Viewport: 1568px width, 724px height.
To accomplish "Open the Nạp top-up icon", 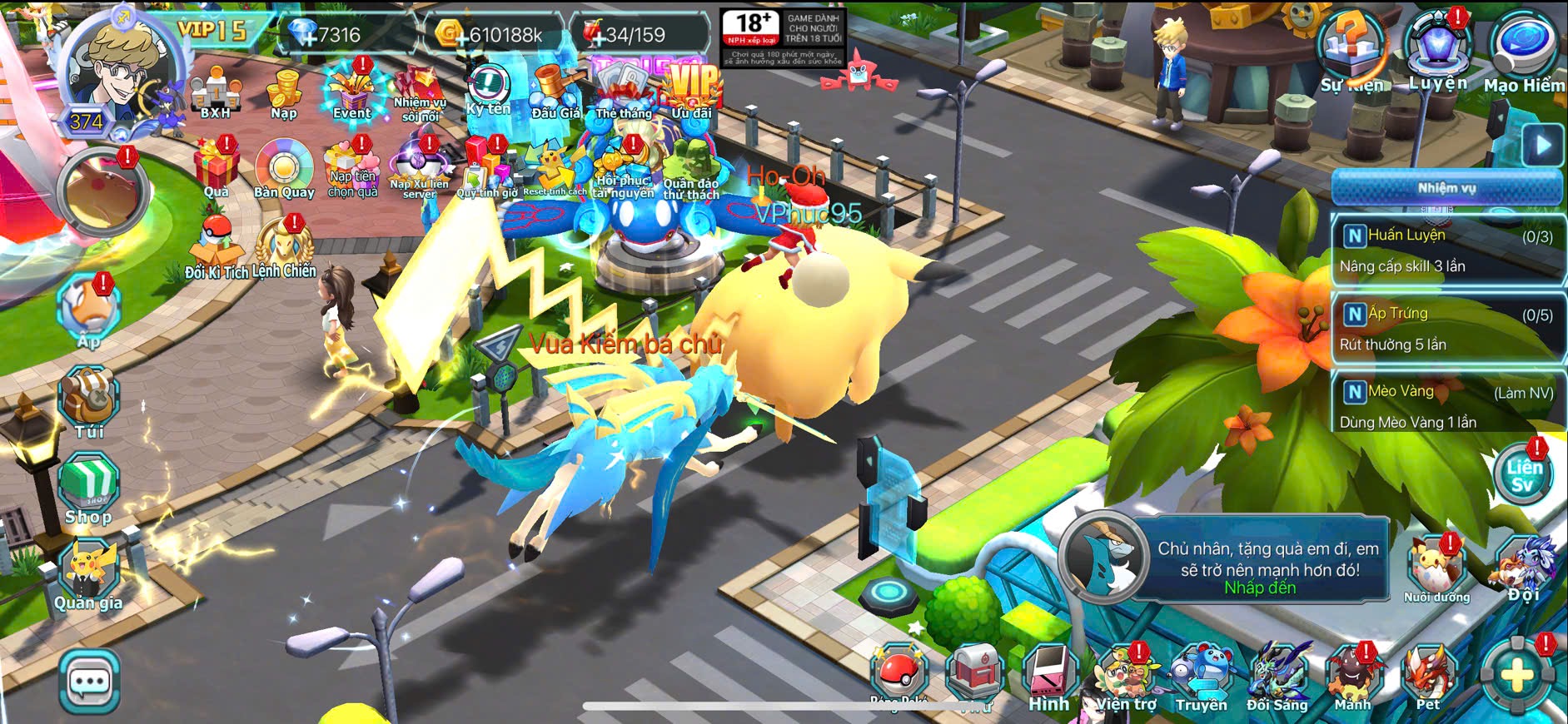I will coord(283,93).
